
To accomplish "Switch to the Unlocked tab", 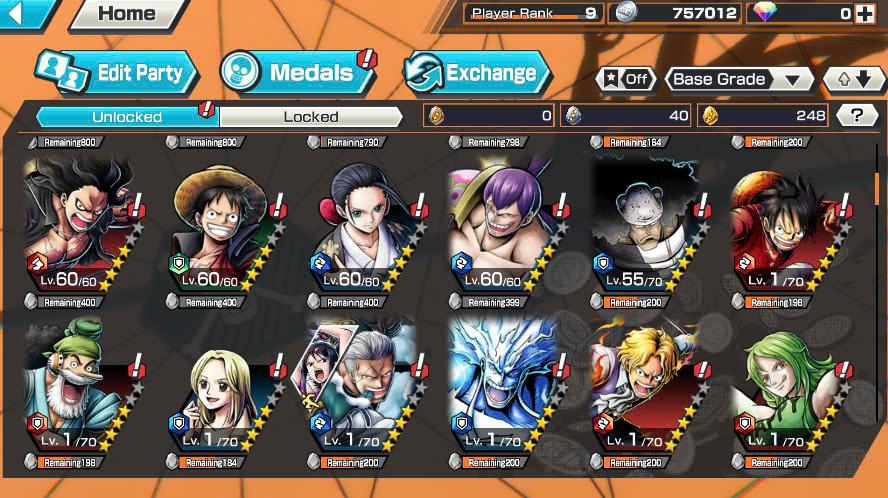I will pos(127,116).
